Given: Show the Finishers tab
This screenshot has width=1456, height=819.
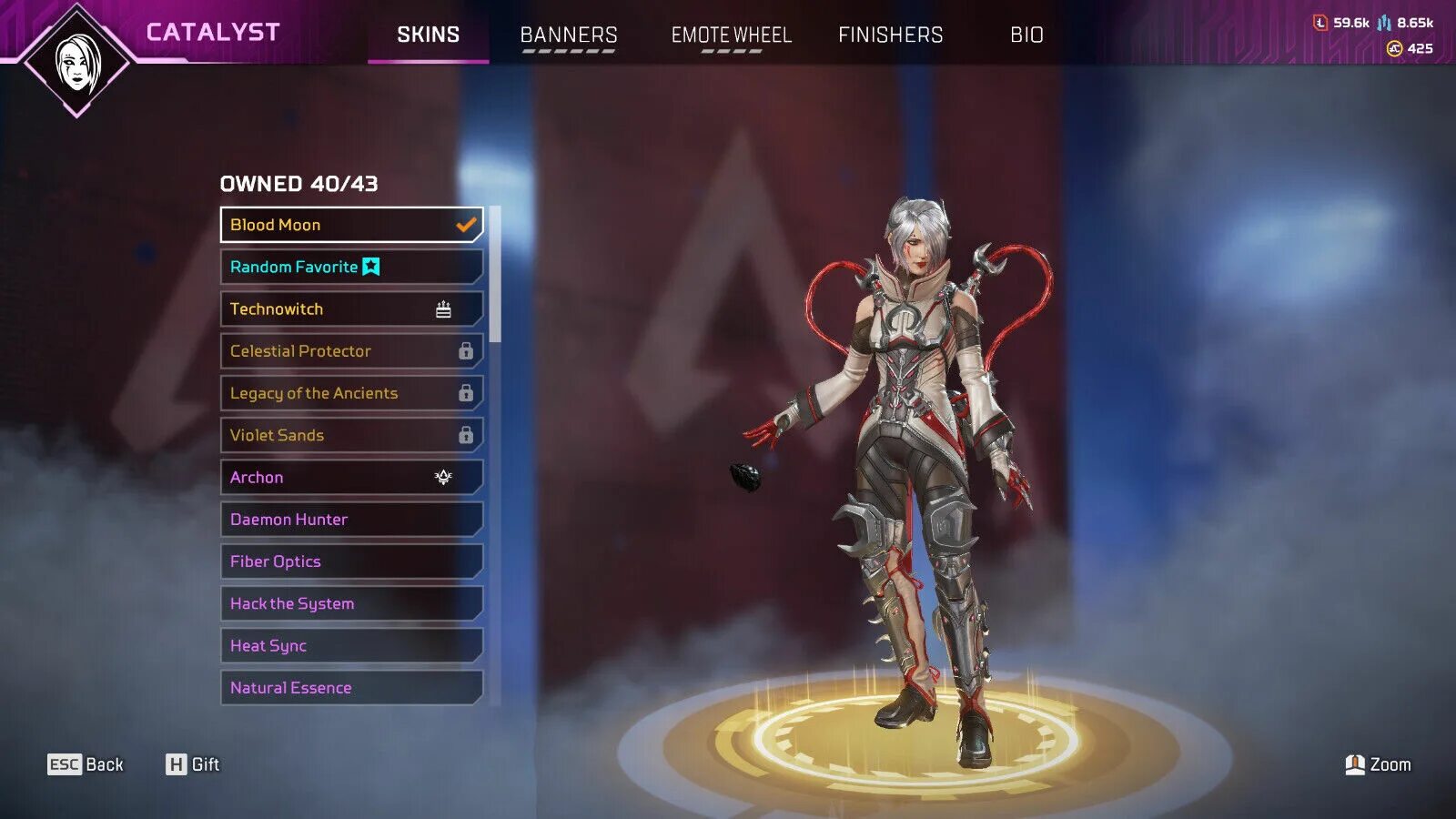Looking at the screenshot, I should point(890,35).
